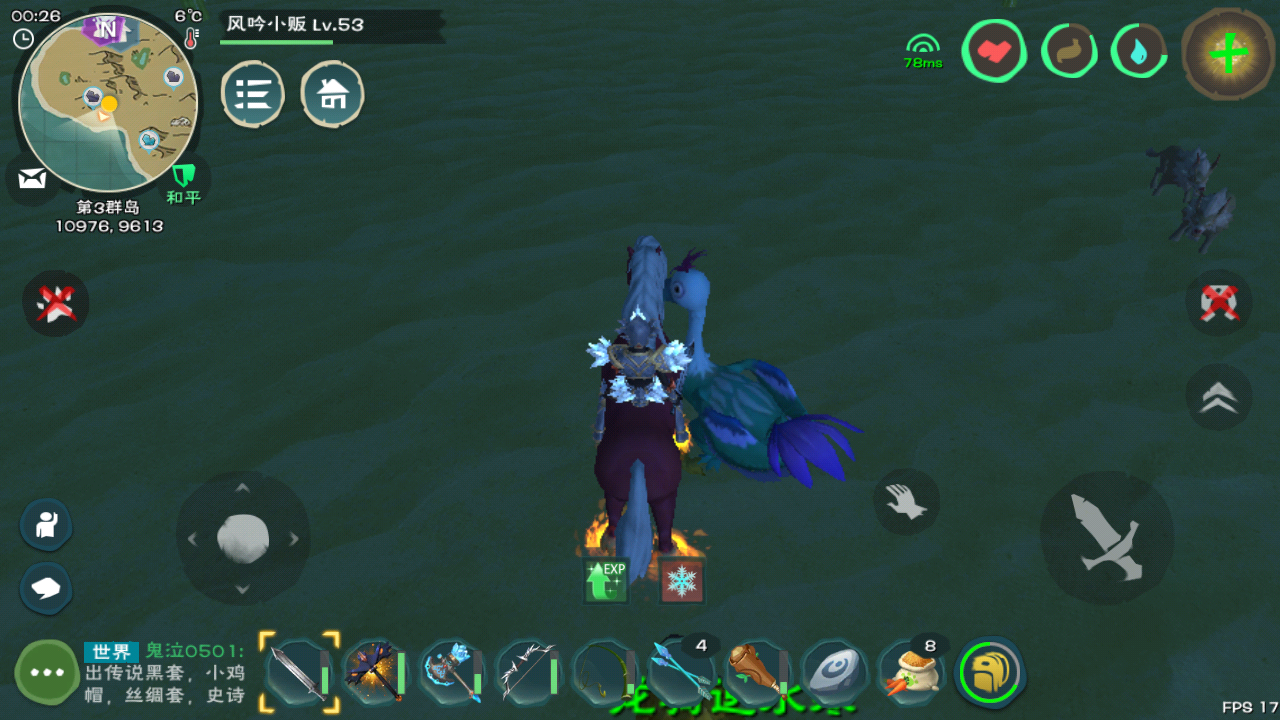The height and width of the screenshot is (720, 1280).
Task: Select the greatsword hotbar slot
Action: tap(299, 671)
